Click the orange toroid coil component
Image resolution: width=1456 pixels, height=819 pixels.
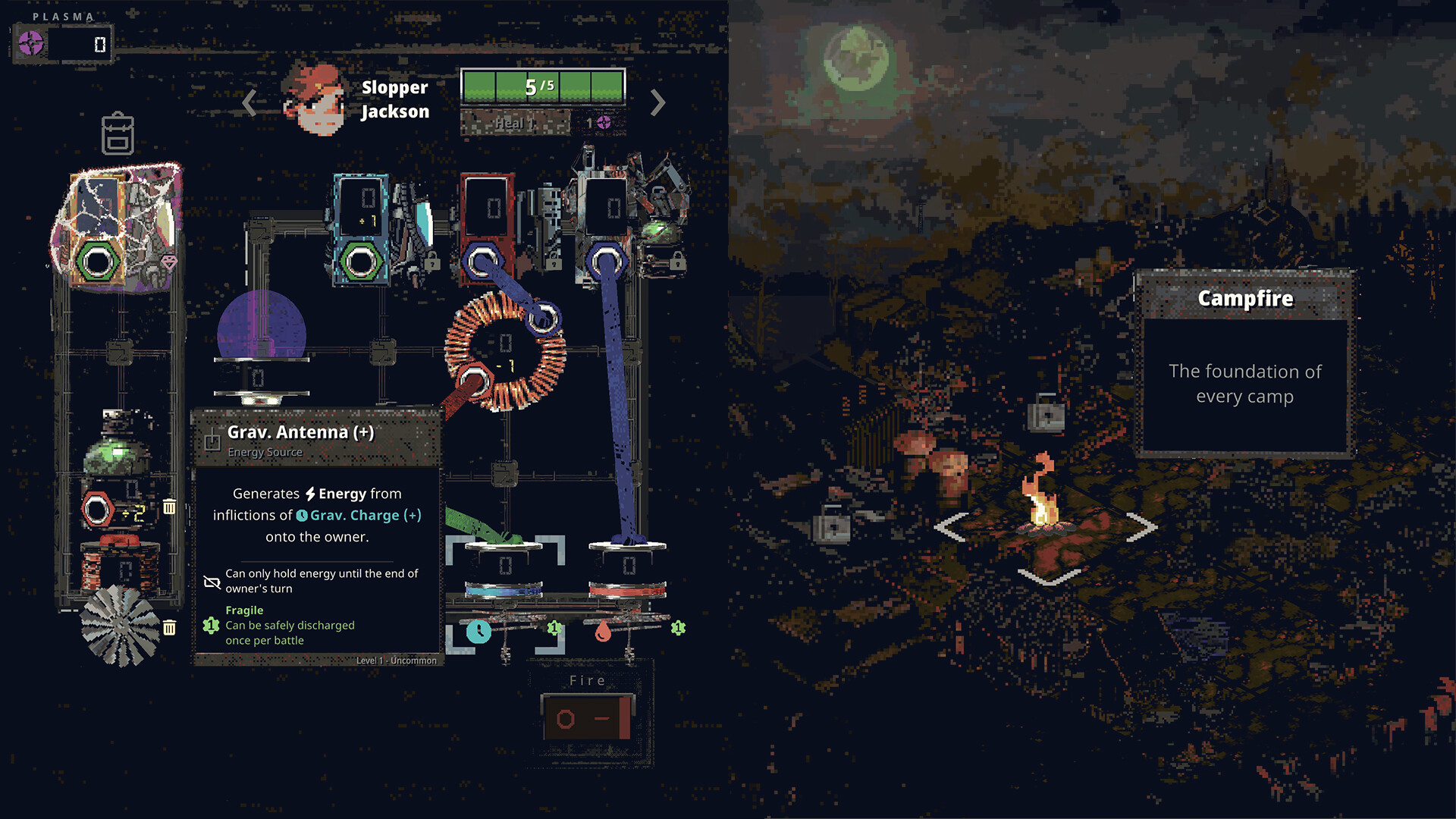(x=504, y=350)
